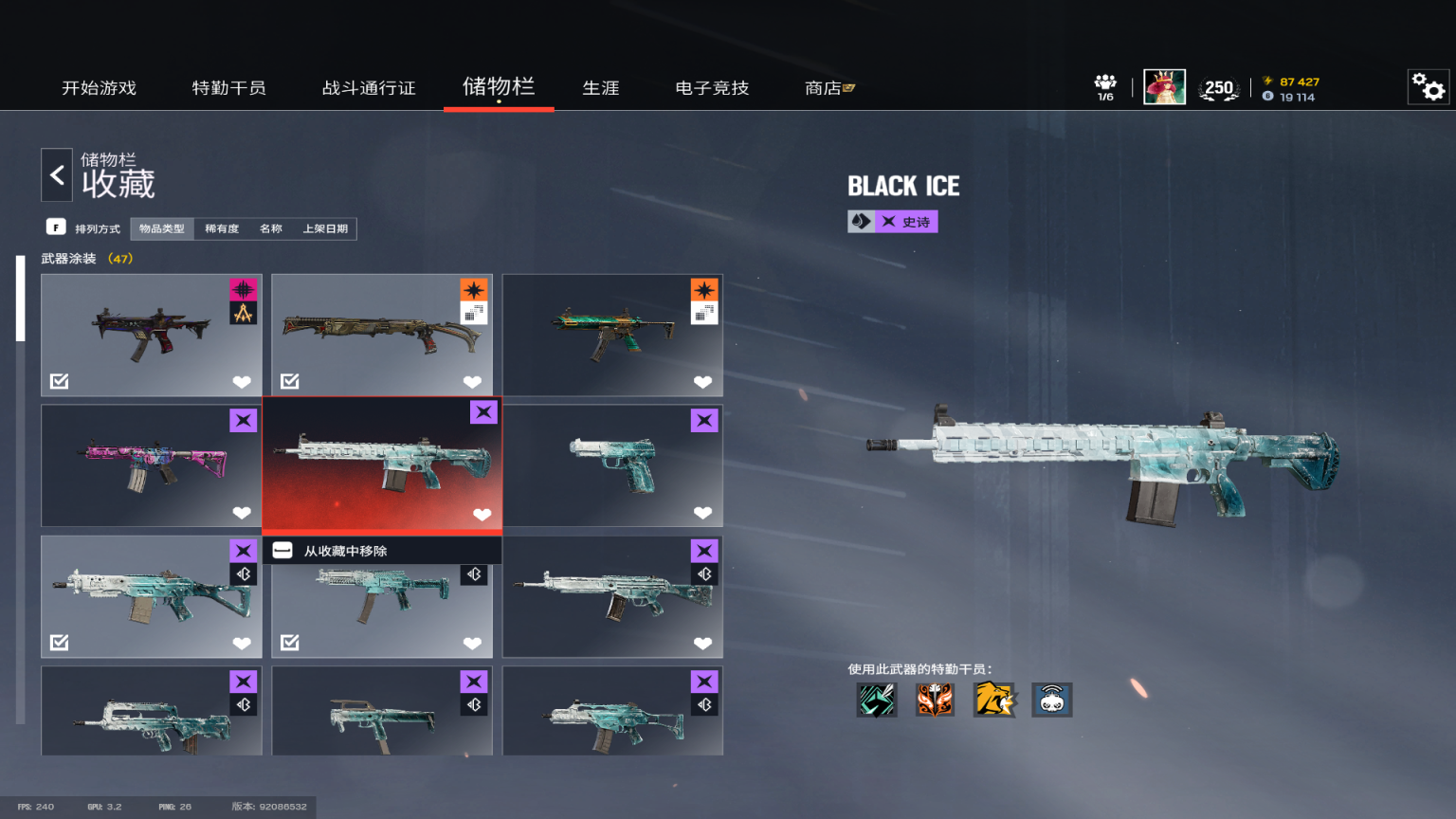The height and width of the screenshot is (819, 1456).
Task: Select the Black Ice pistol skin
Action: [612, 465]
